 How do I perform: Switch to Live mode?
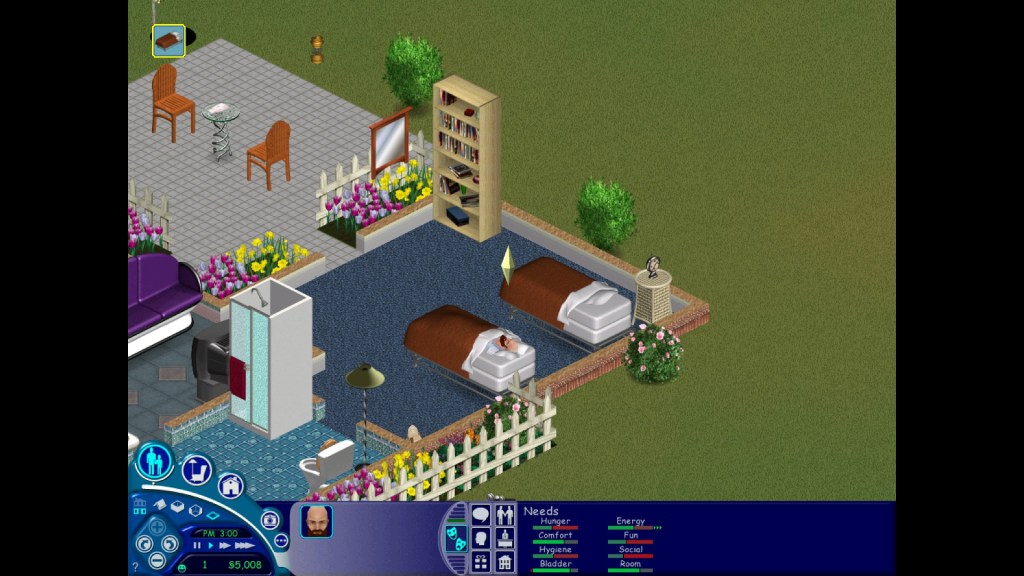(154, 462)
